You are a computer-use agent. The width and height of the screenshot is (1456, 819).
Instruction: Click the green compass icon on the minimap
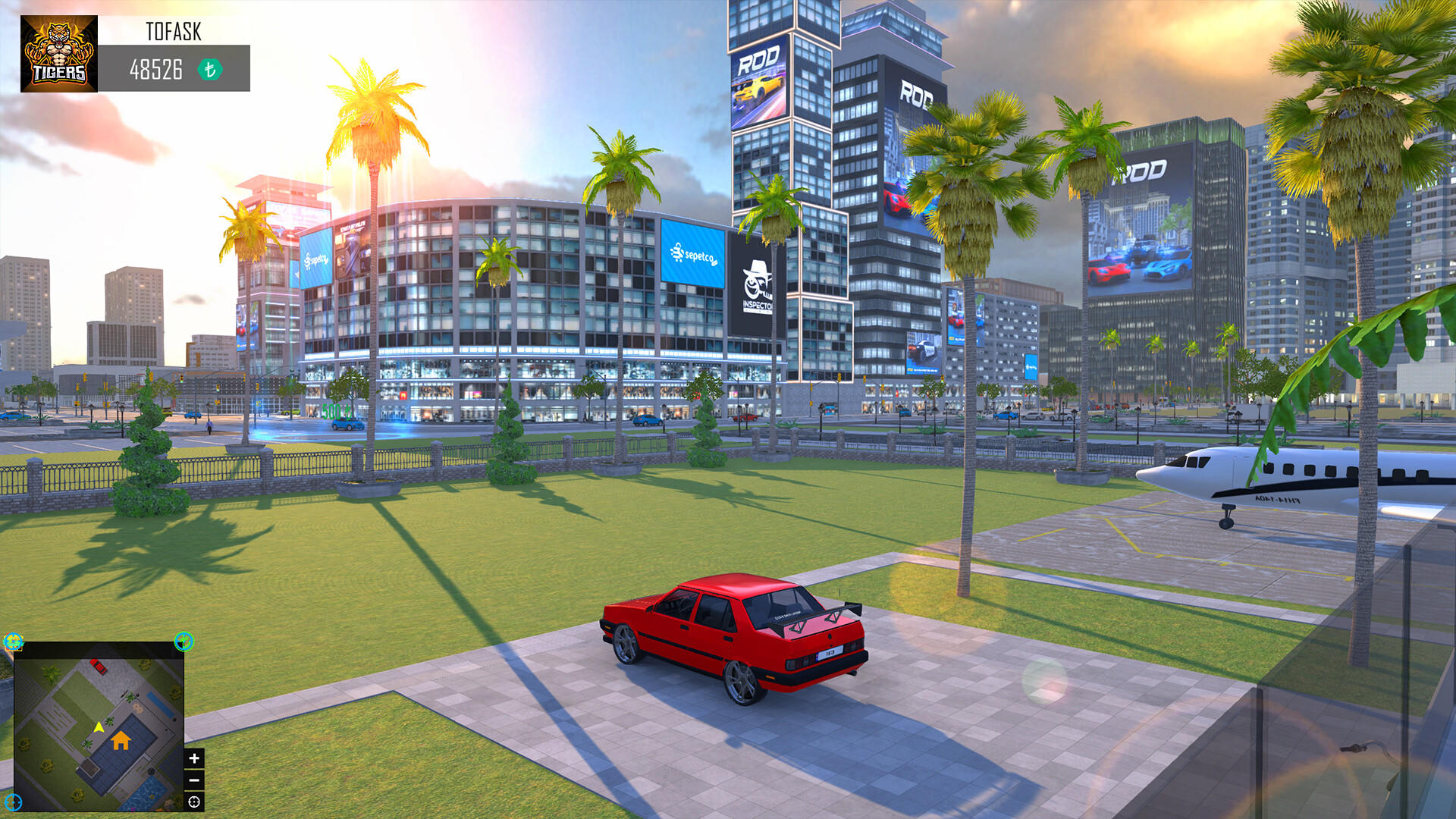point(184,641)
